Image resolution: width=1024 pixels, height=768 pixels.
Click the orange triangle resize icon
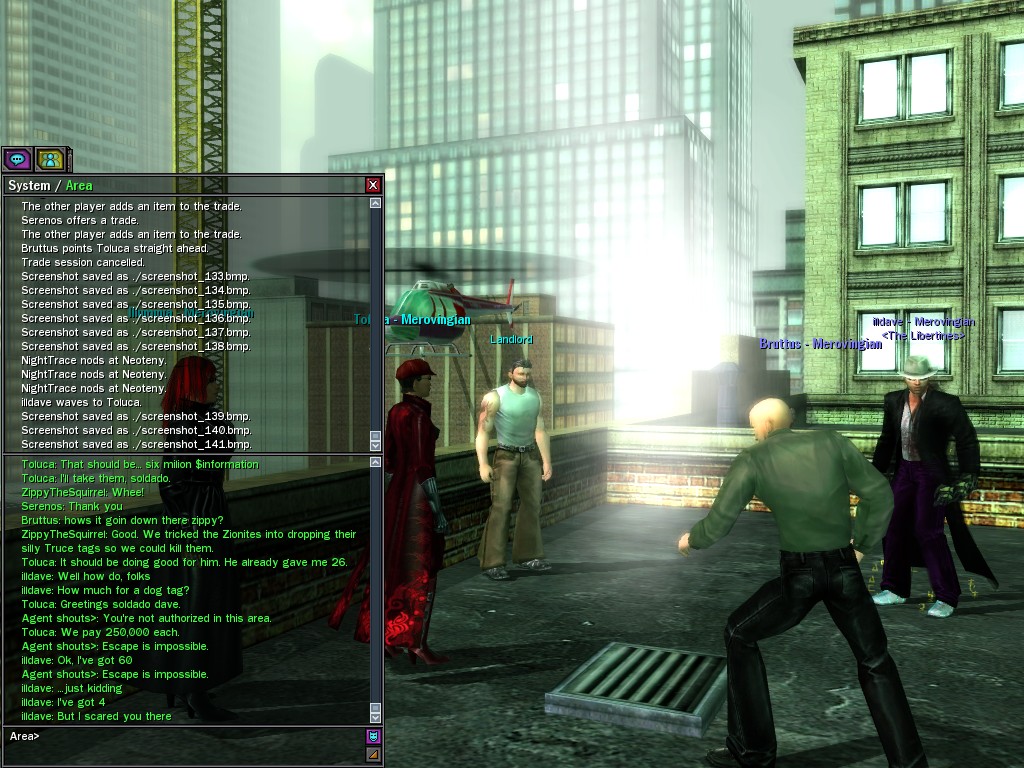(373, 754)
